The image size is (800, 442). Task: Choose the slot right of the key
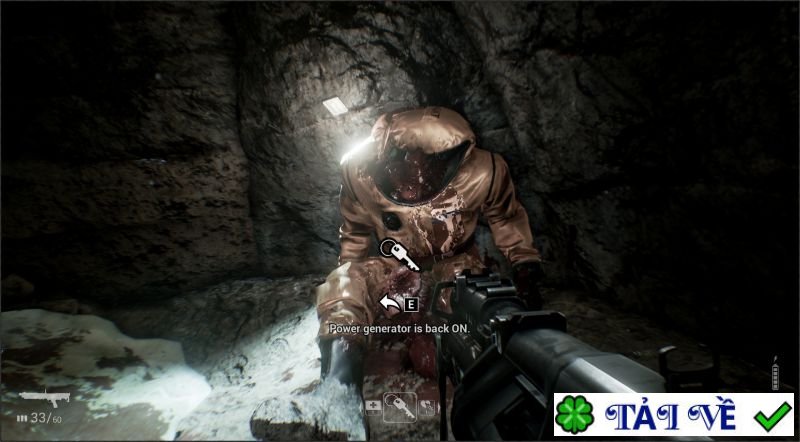coord(426,406)
